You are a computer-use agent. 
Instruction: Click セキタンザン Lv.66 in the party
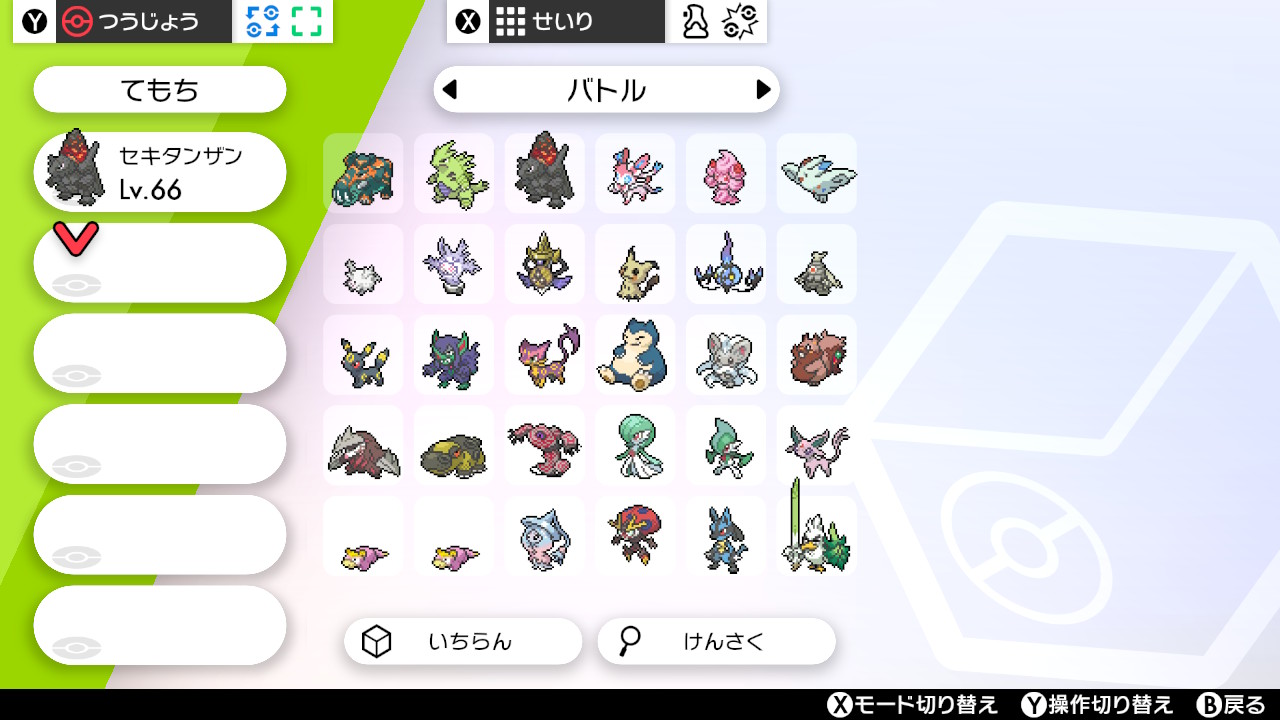pyautogui.click(x=160, y=171)
